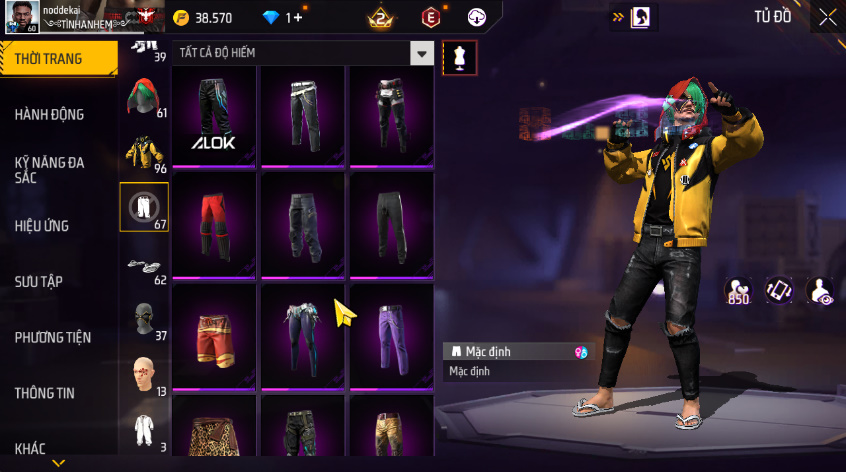Image resolution: width=846 pixels, height=472 pixels.
Task: Switch to the shoes category icon
Action: coord(144,264)
